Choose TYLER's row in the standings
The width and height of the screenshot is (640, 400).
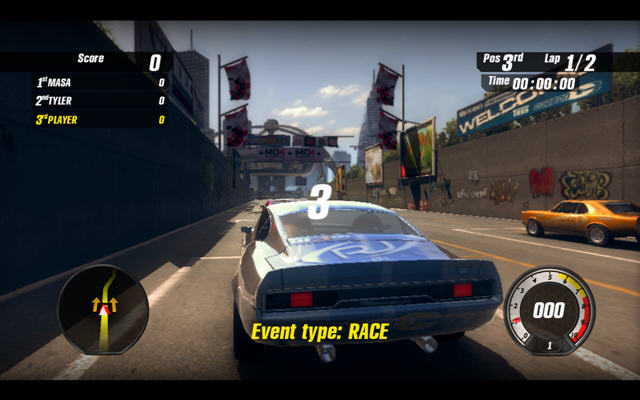[x=85, y=101]
